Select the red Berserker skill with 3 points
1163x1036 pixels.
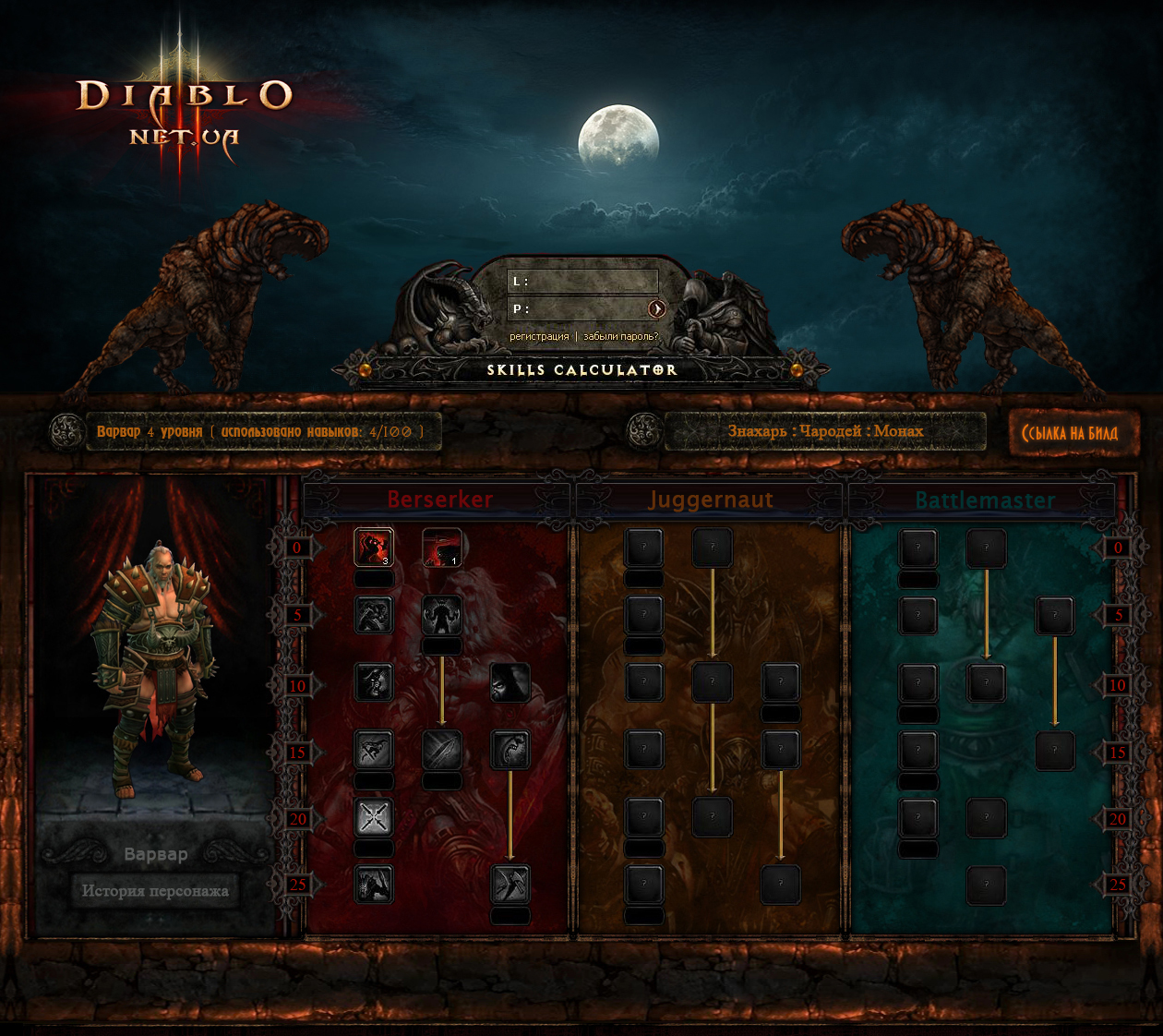[x=374, y=548]
